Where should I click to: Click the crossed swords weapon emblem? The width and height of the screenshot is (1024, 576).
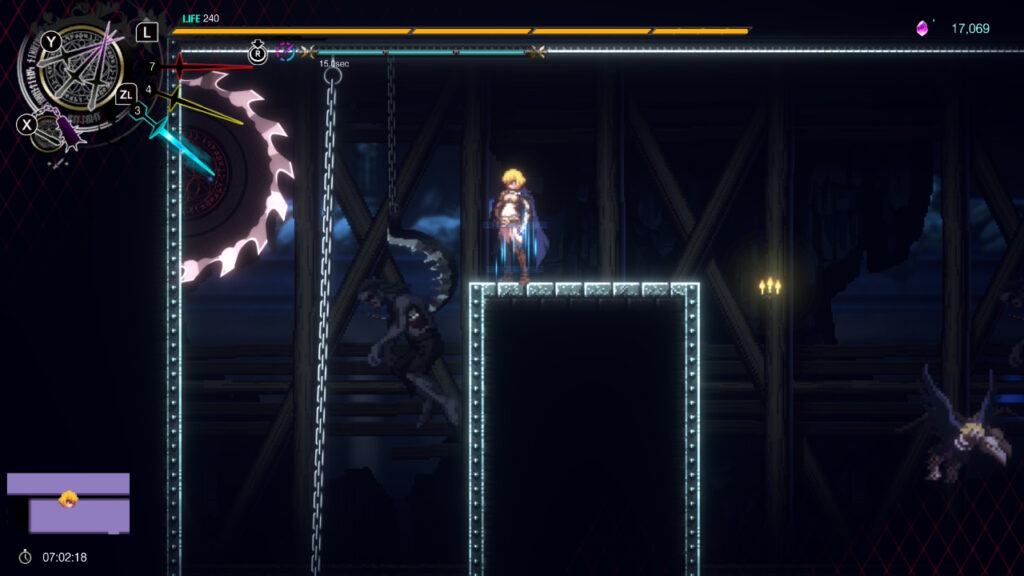click(87, 69)
